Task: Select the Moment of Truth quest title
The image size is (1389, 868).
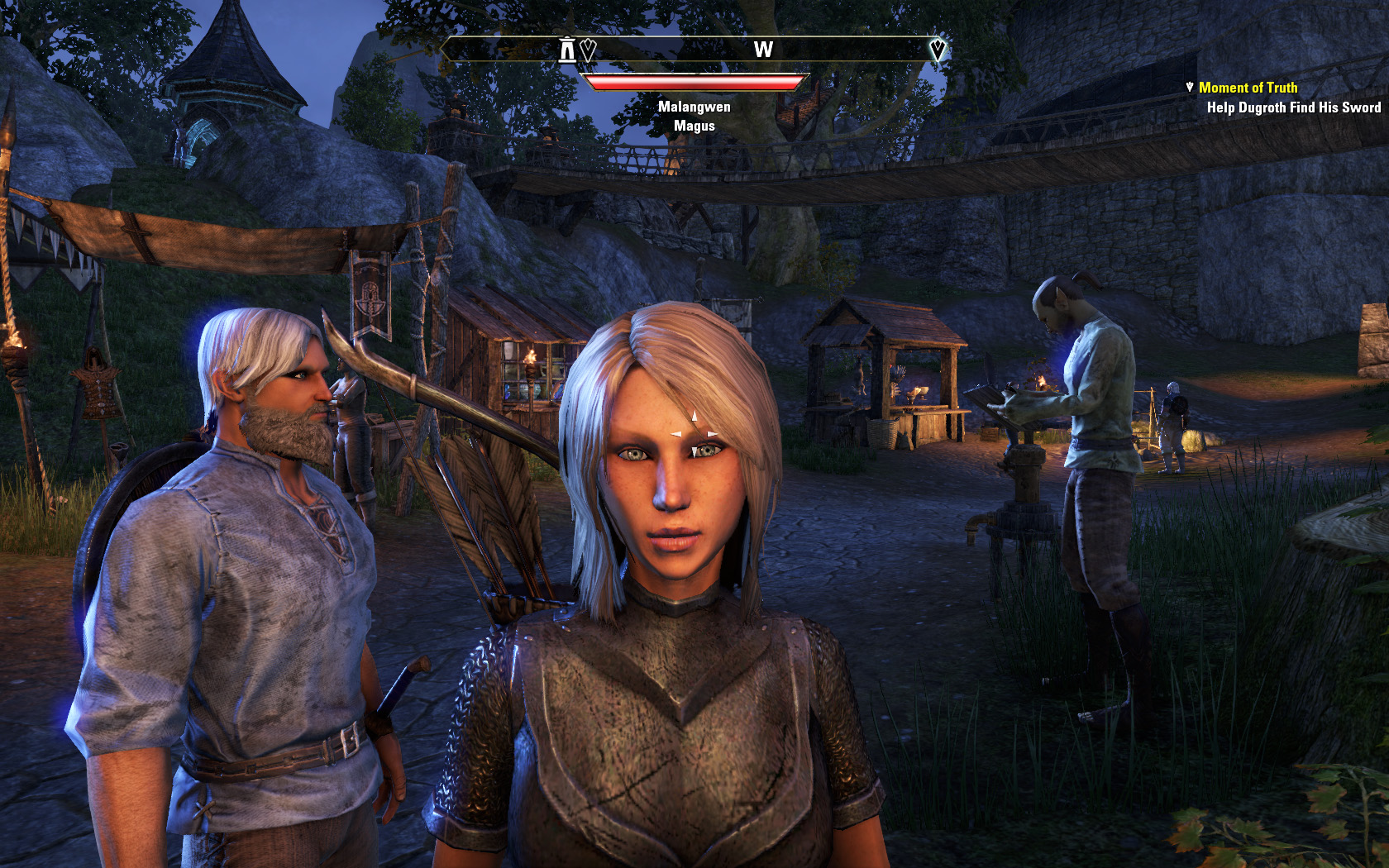Action: pyautogui.click(x=1248, y=88)
